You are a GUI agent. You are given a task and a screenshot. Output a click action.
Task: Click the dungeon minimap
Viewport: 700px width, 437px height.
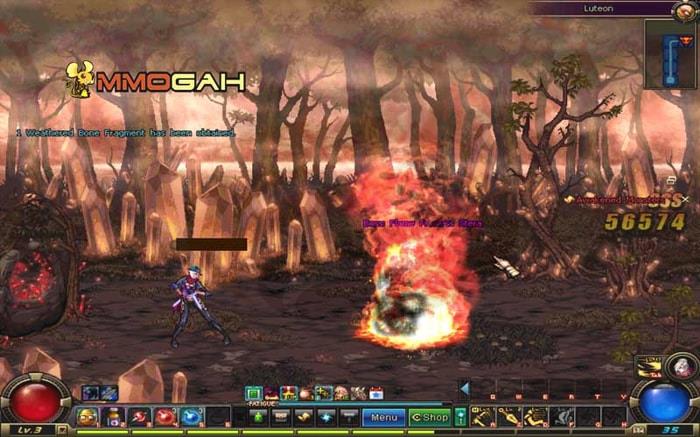(671, 54)
